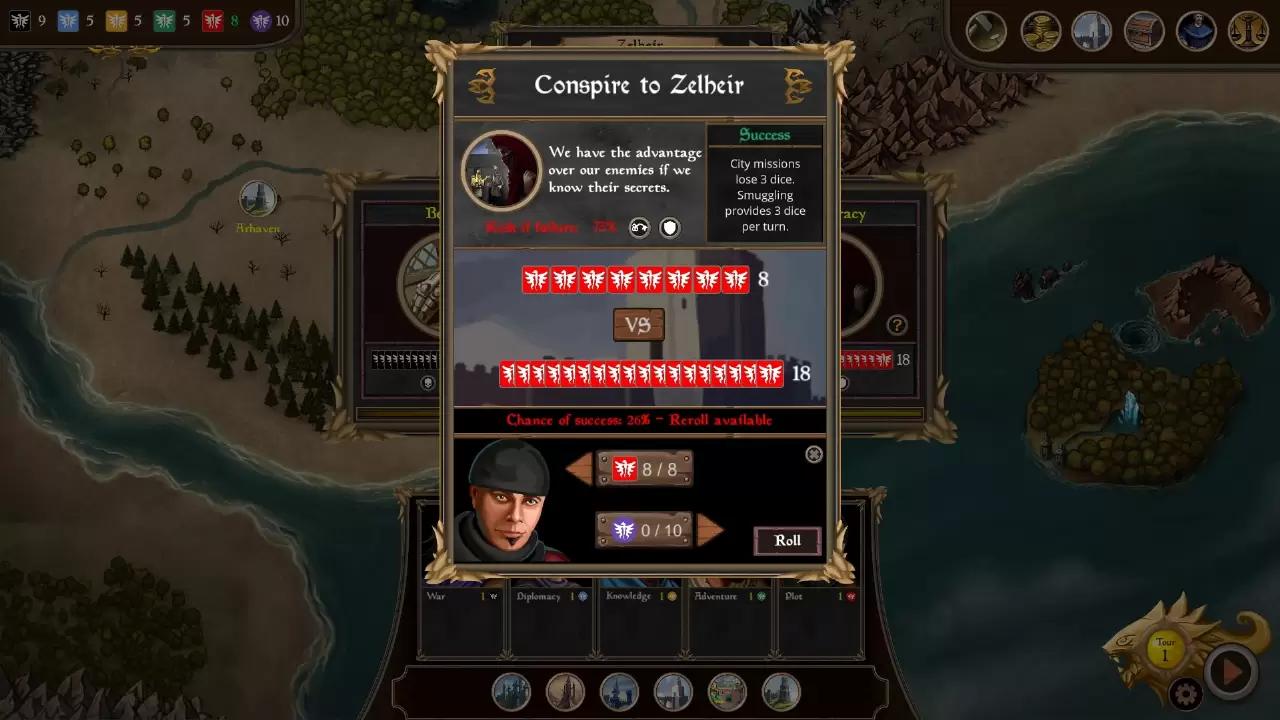
Task: Select the Knowledge skill panel
Action: click(640, 620)
